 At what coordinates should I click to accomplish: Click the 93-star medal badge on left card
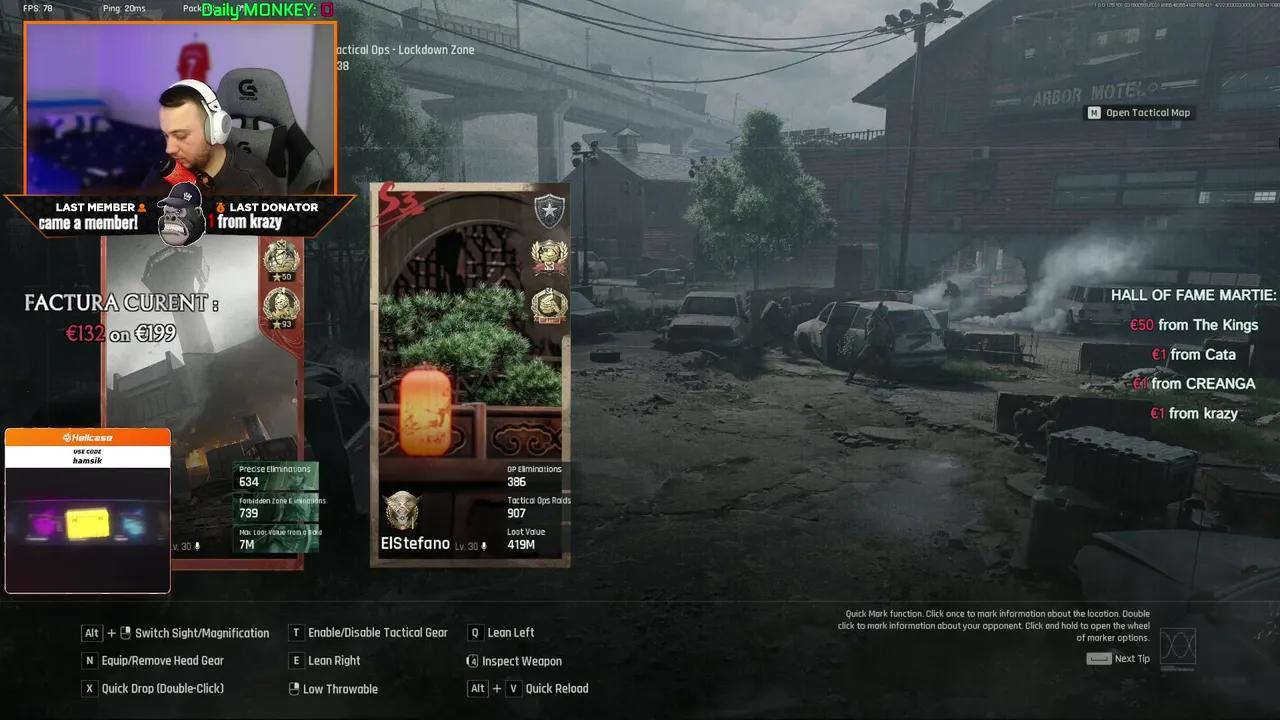pyautogui.click(x=279, y=303)
